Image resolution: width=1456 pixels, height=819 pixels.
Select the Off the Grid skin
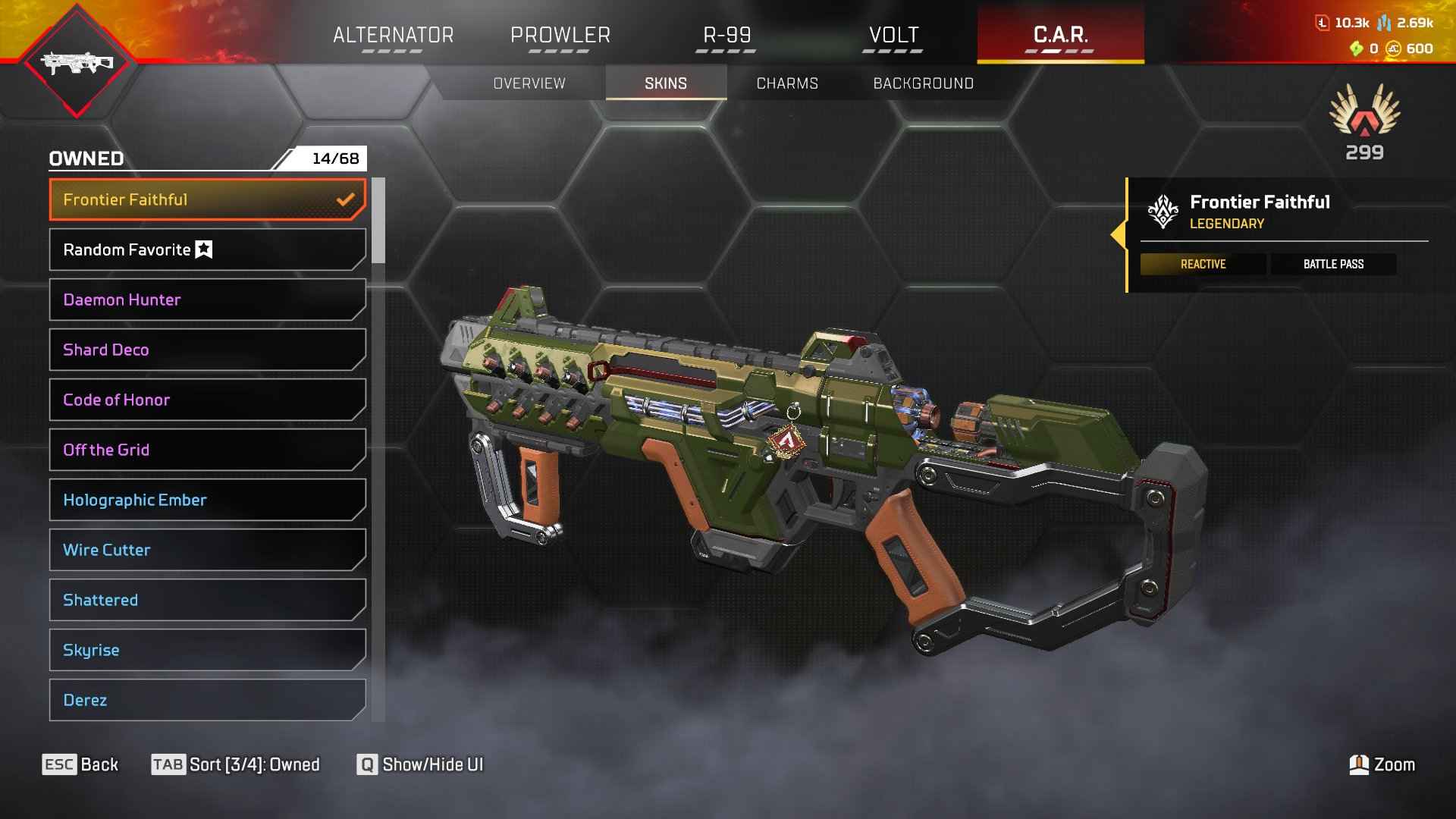tap(207, 450)
